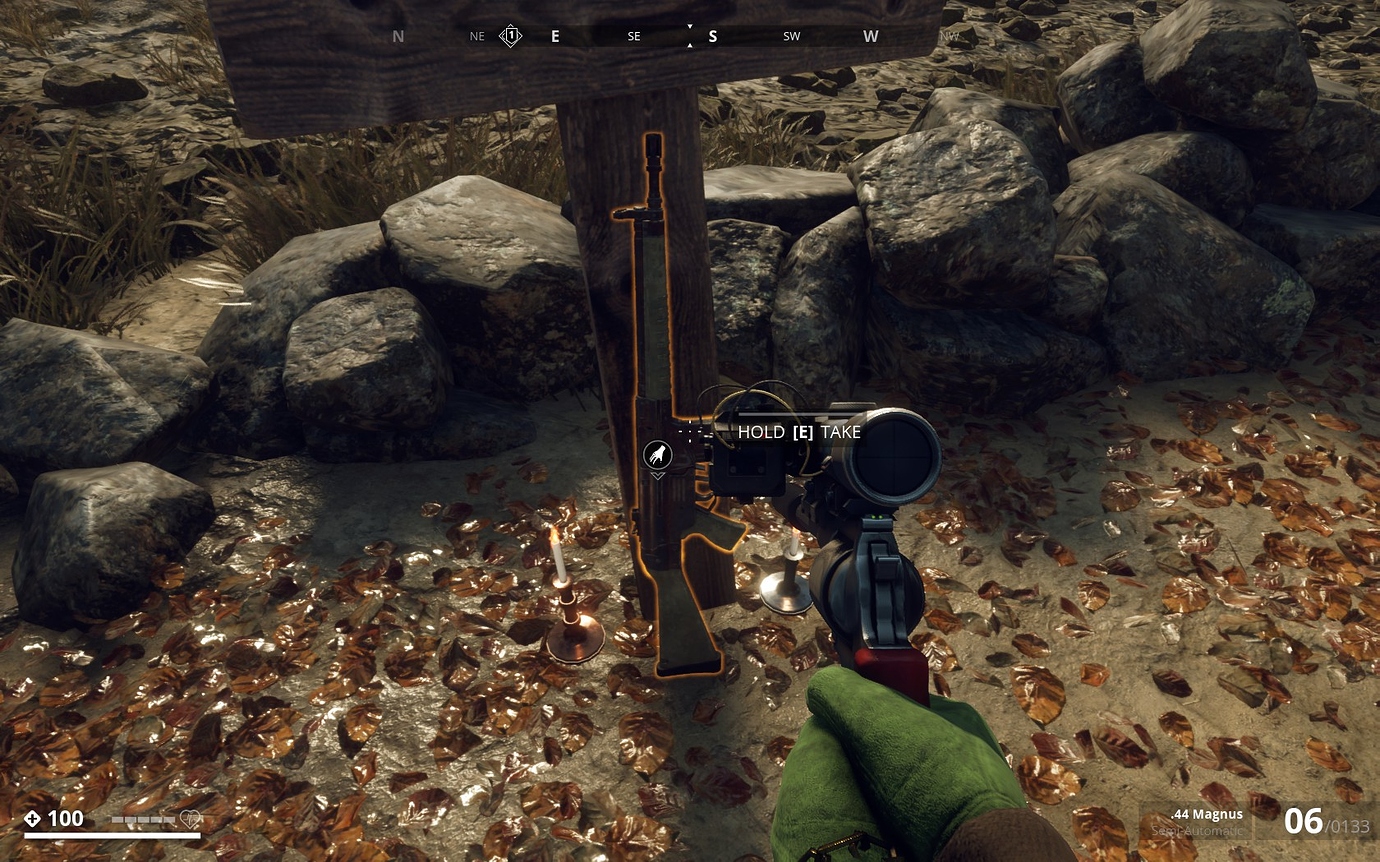Expand the chevron below the wolf badge

pos(660,477)
